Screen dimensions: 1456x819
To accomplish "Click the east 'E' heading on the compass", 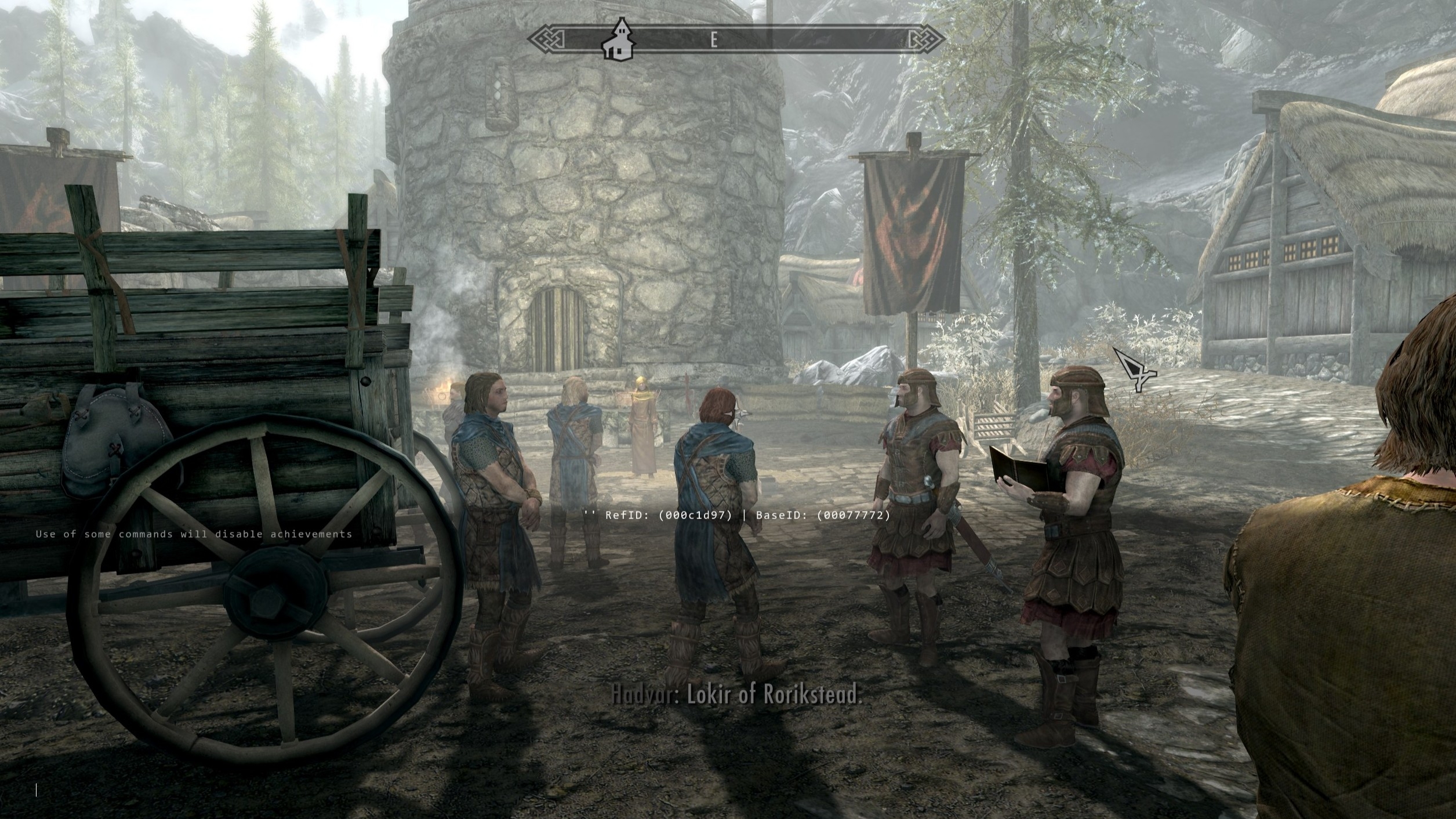I will pos(714,40).
